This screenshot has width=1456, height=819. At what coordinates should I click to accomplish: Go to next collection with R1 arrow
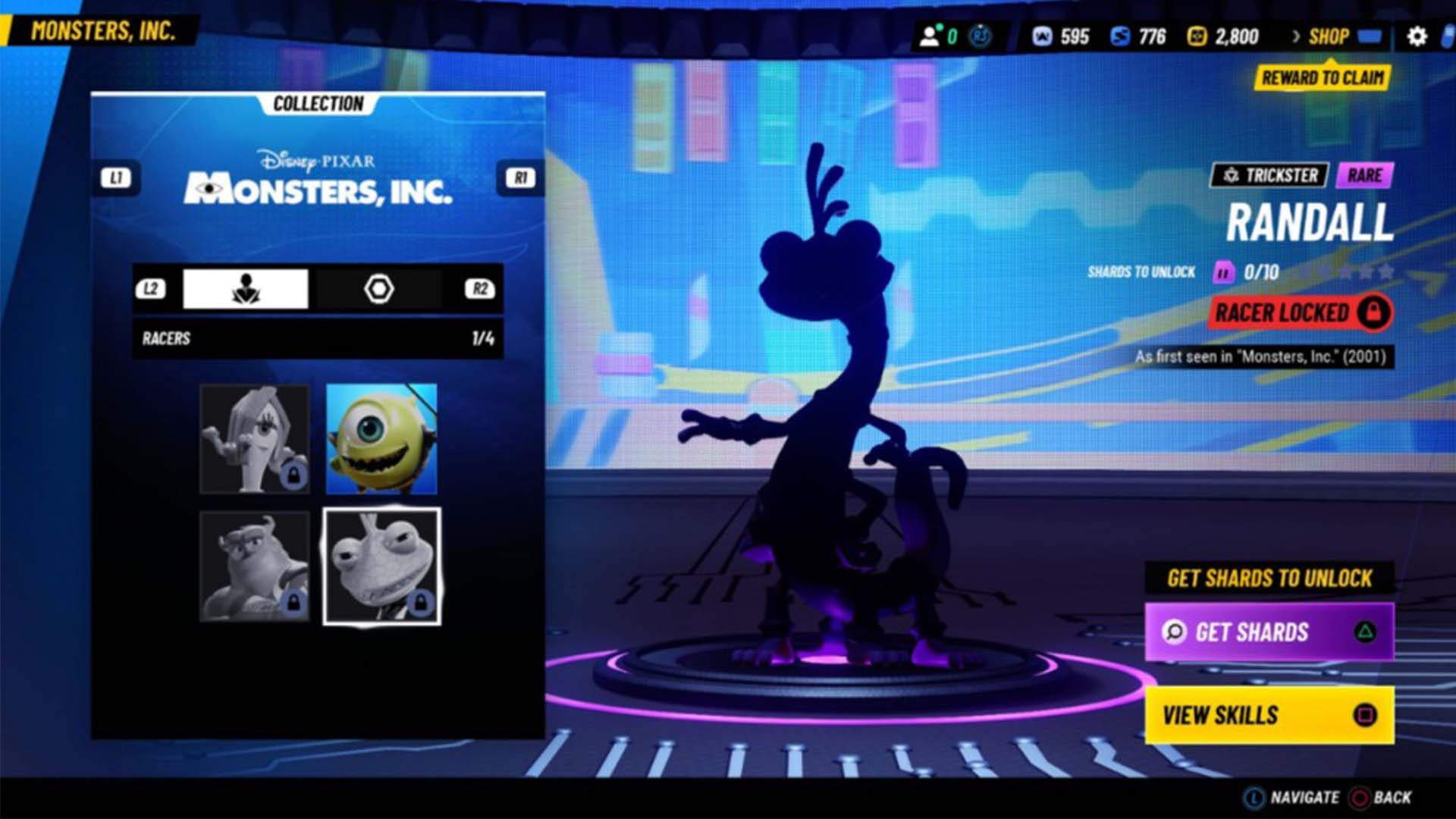pos(520,177)
